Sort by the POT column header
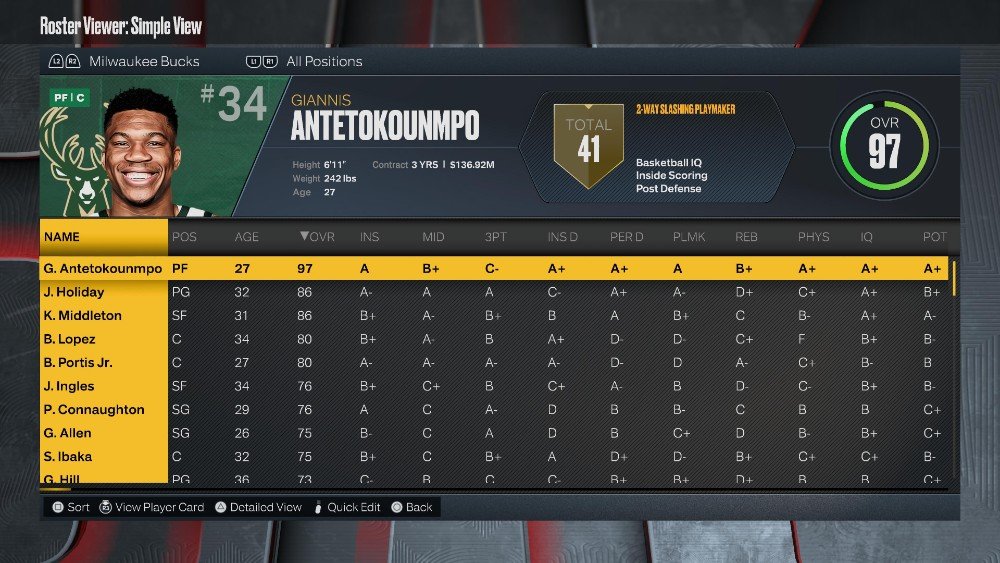The height and width of the screenshot is (563, 1000). click(932, 237)
